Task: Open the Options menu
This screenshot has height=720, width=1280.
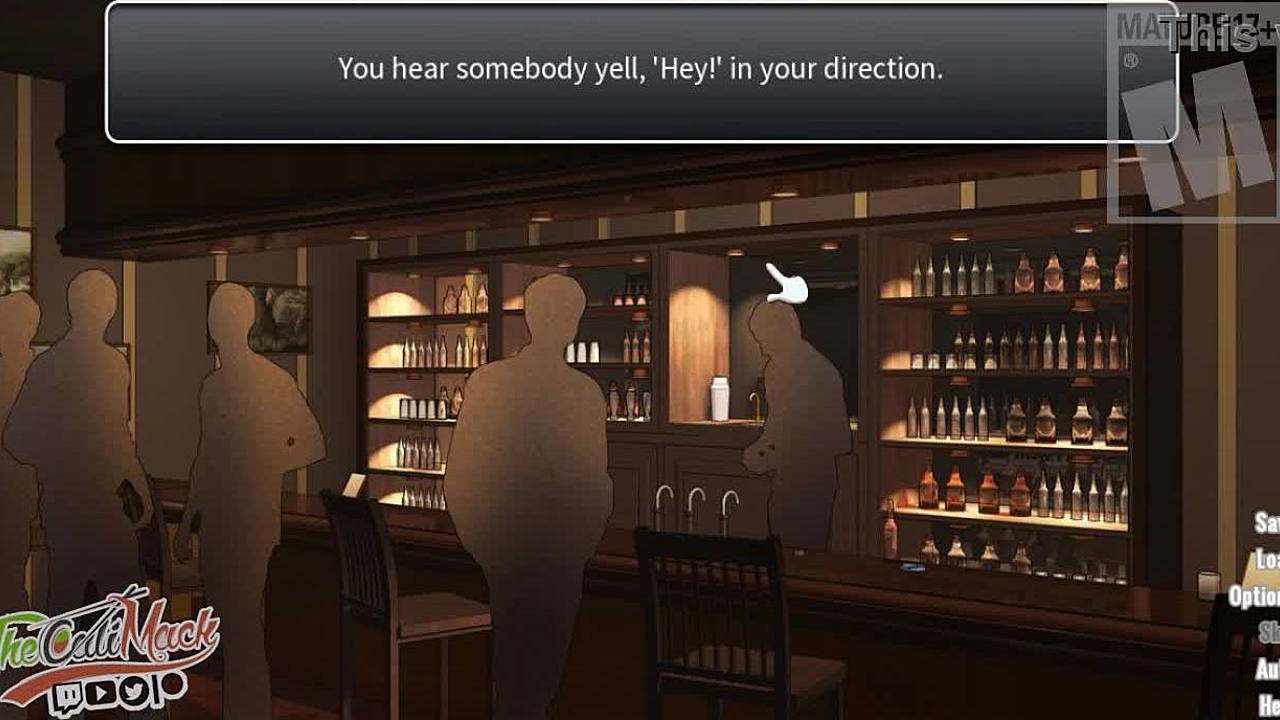Action: [1255, 596]
